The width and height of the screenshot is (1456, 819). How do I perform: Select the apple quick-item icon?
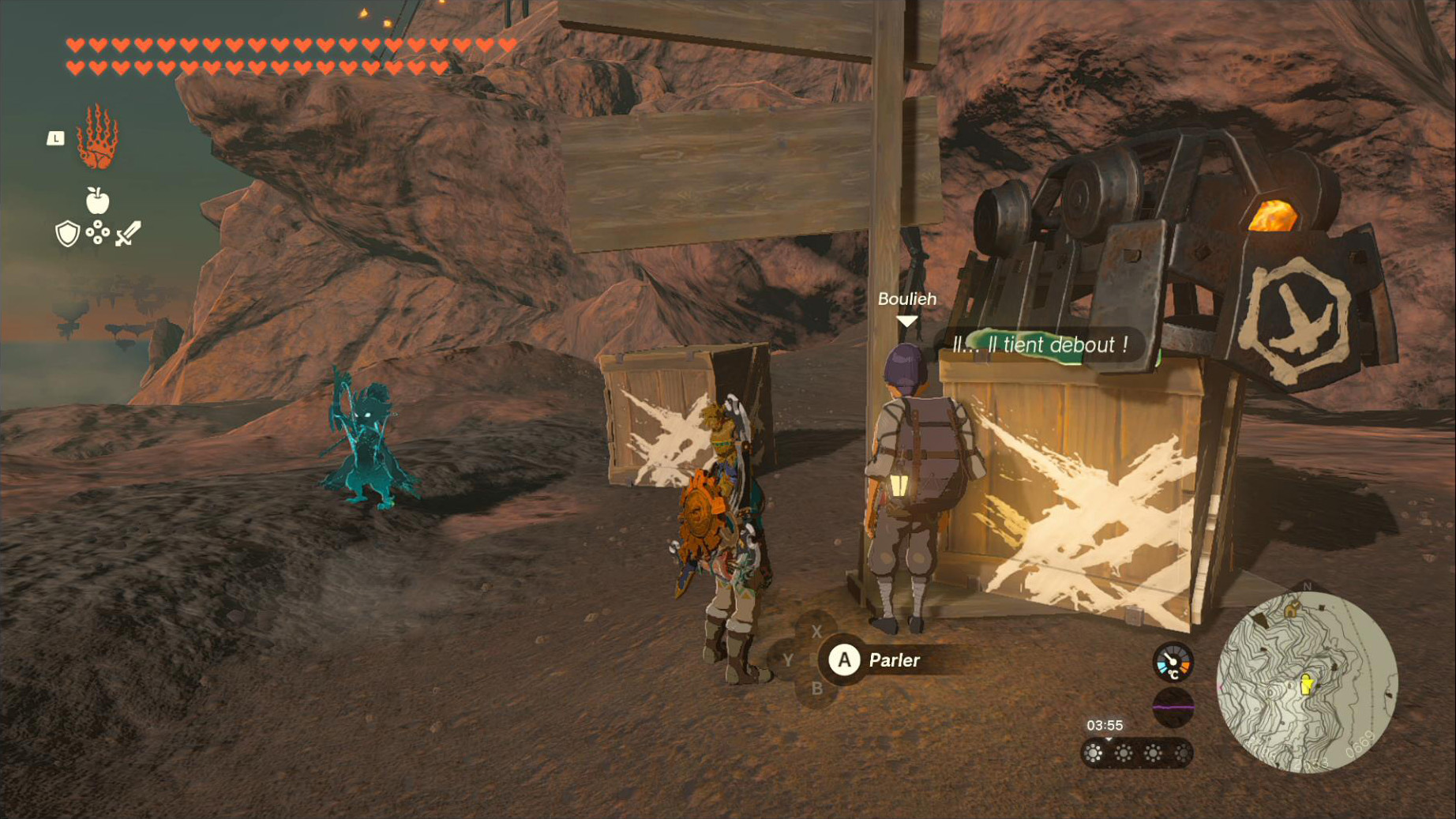coord(97,201)
